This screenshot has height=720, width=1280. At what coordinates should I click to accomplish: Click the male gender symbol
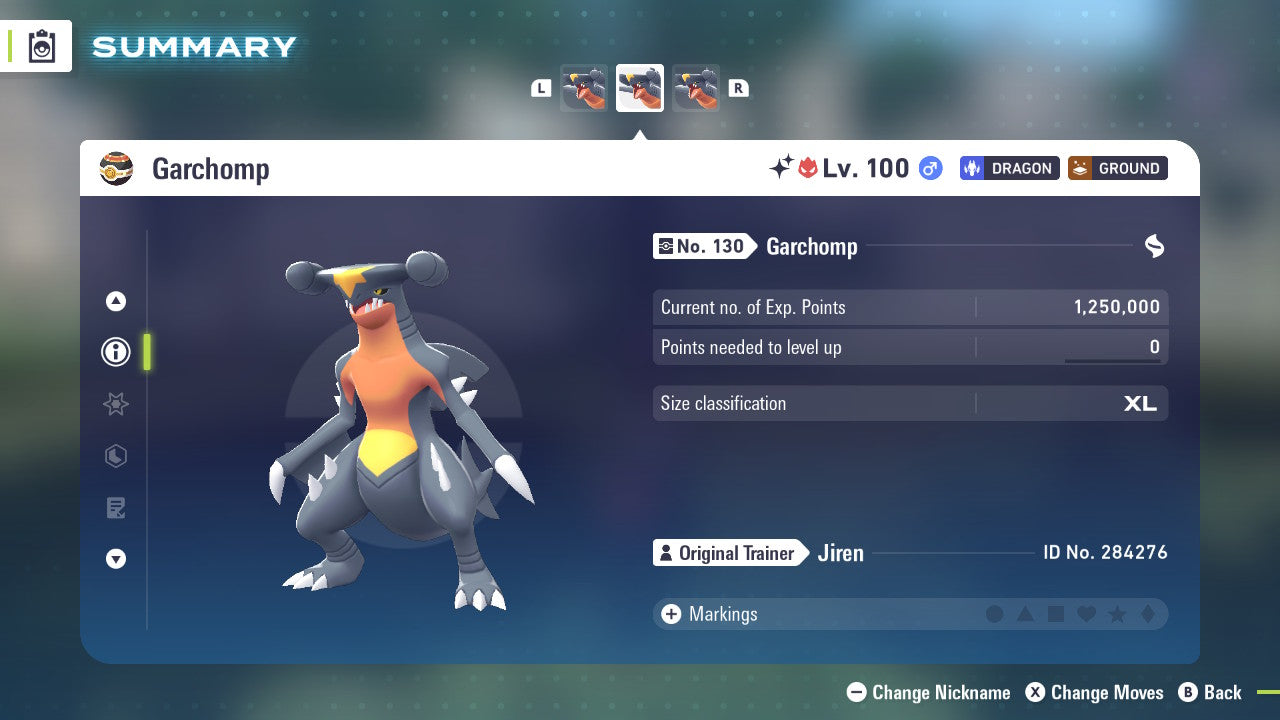tap(930, 169)
